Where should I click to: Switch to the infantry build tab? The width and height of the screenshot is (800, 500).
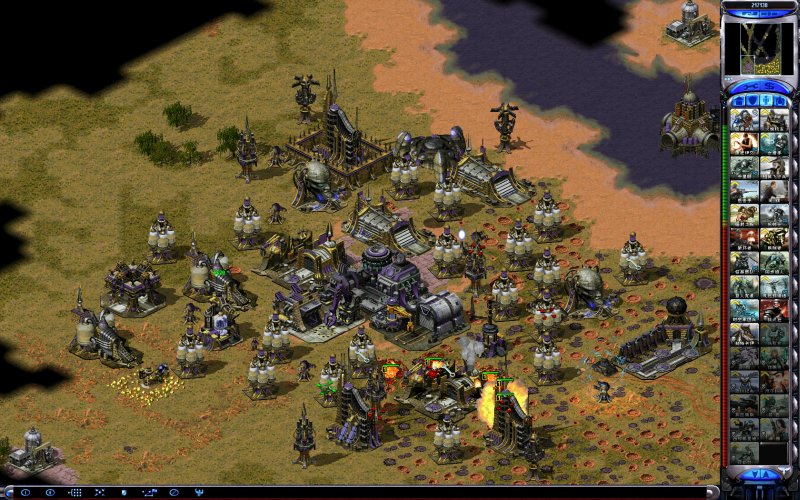tap(766, 100)
